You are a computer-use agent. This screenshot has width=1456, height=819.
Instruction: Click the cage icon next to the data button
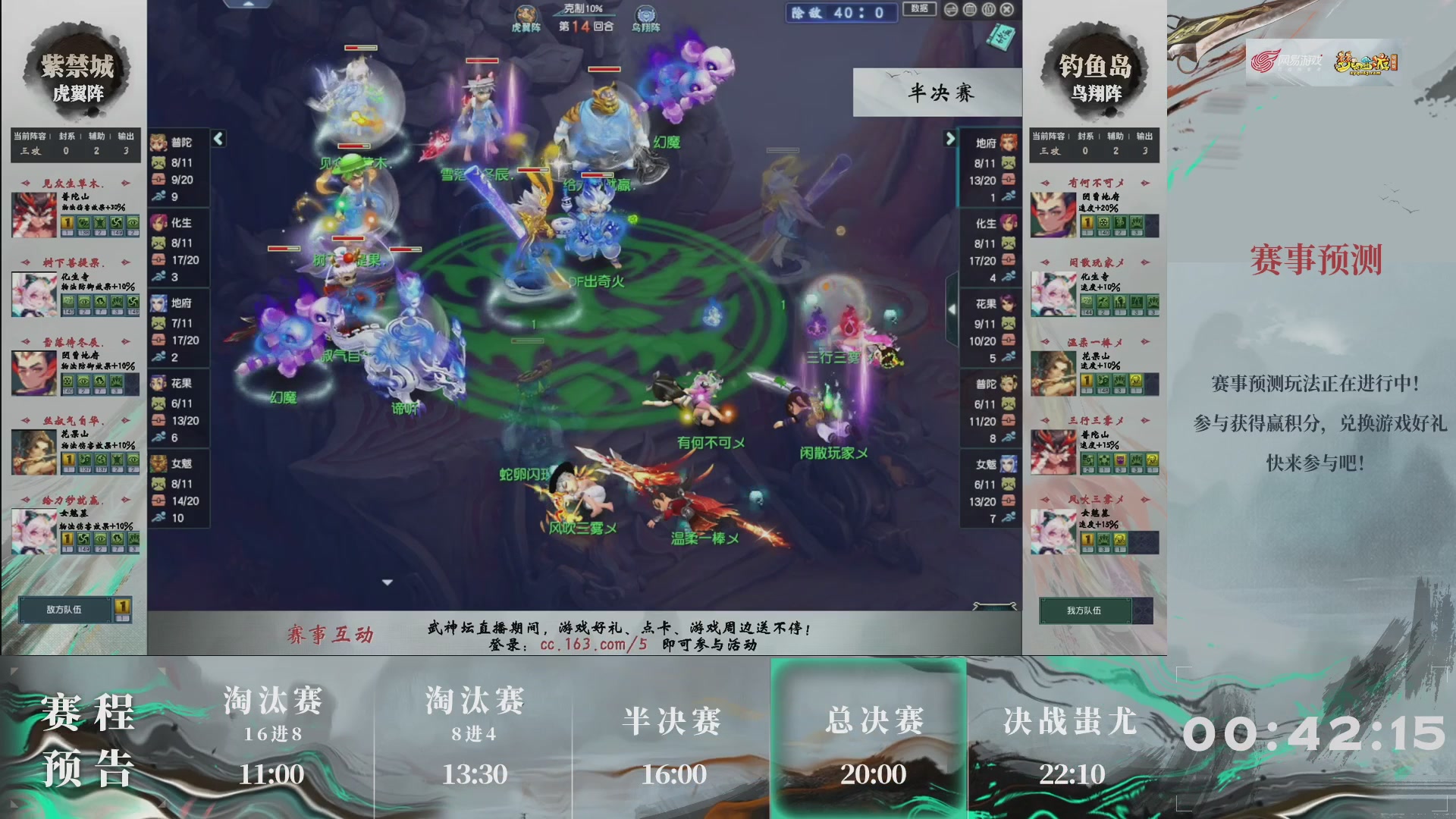pos(968,9)
